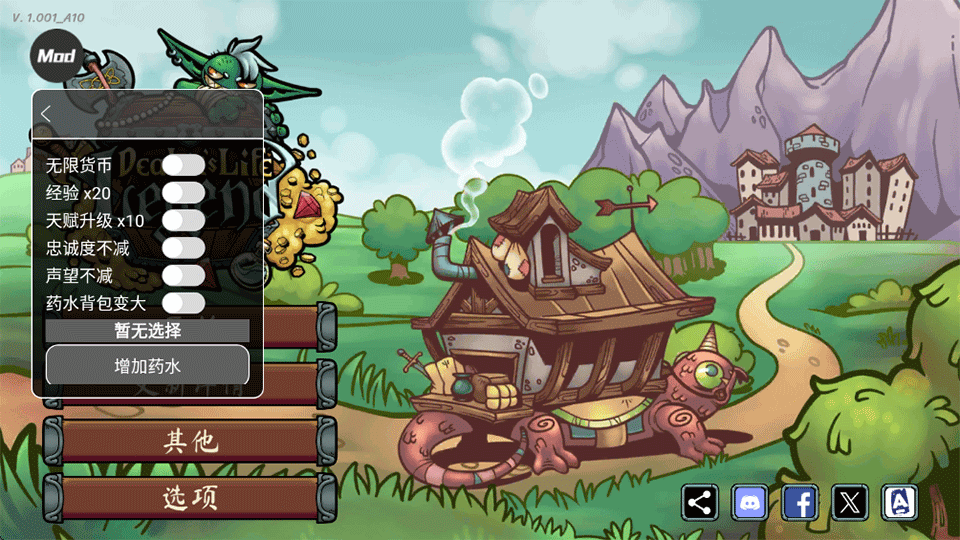Screen dimensions: 960x540
Task: Switch on 声望不减 toggle
Action: tap(183, 275)
